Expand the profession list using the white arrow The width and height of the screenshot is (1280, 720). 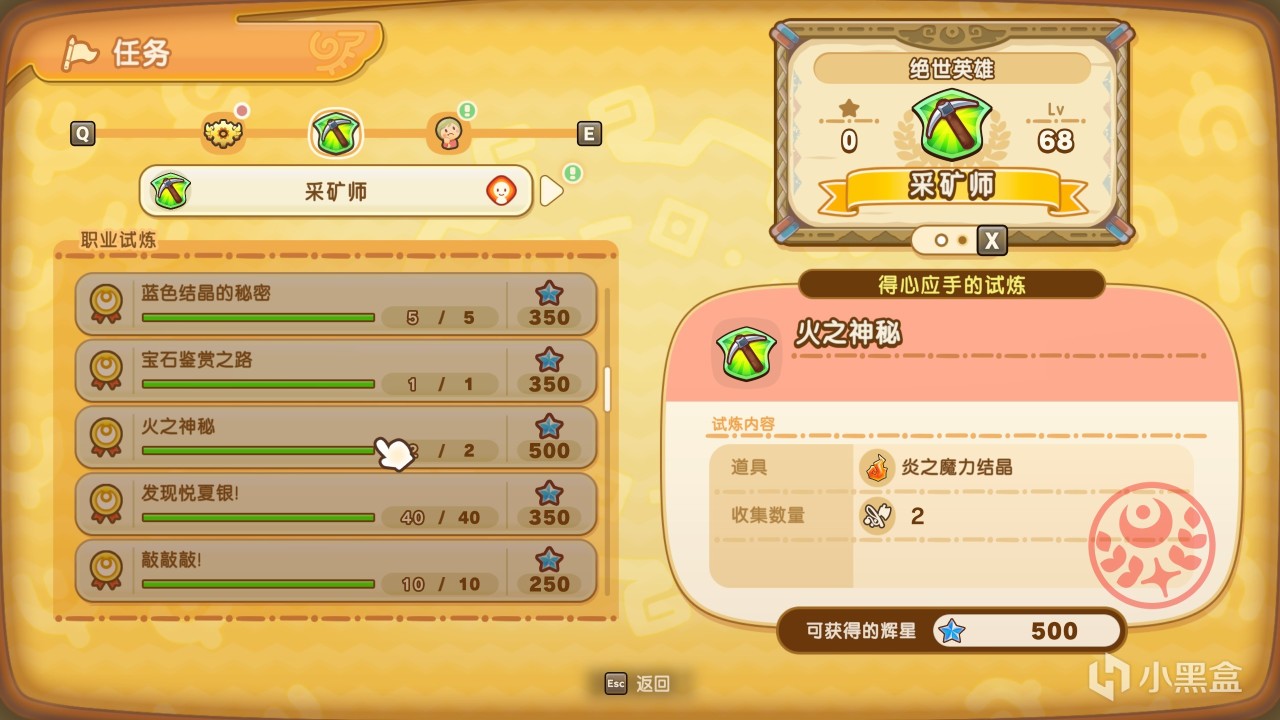tap(551, 190)
